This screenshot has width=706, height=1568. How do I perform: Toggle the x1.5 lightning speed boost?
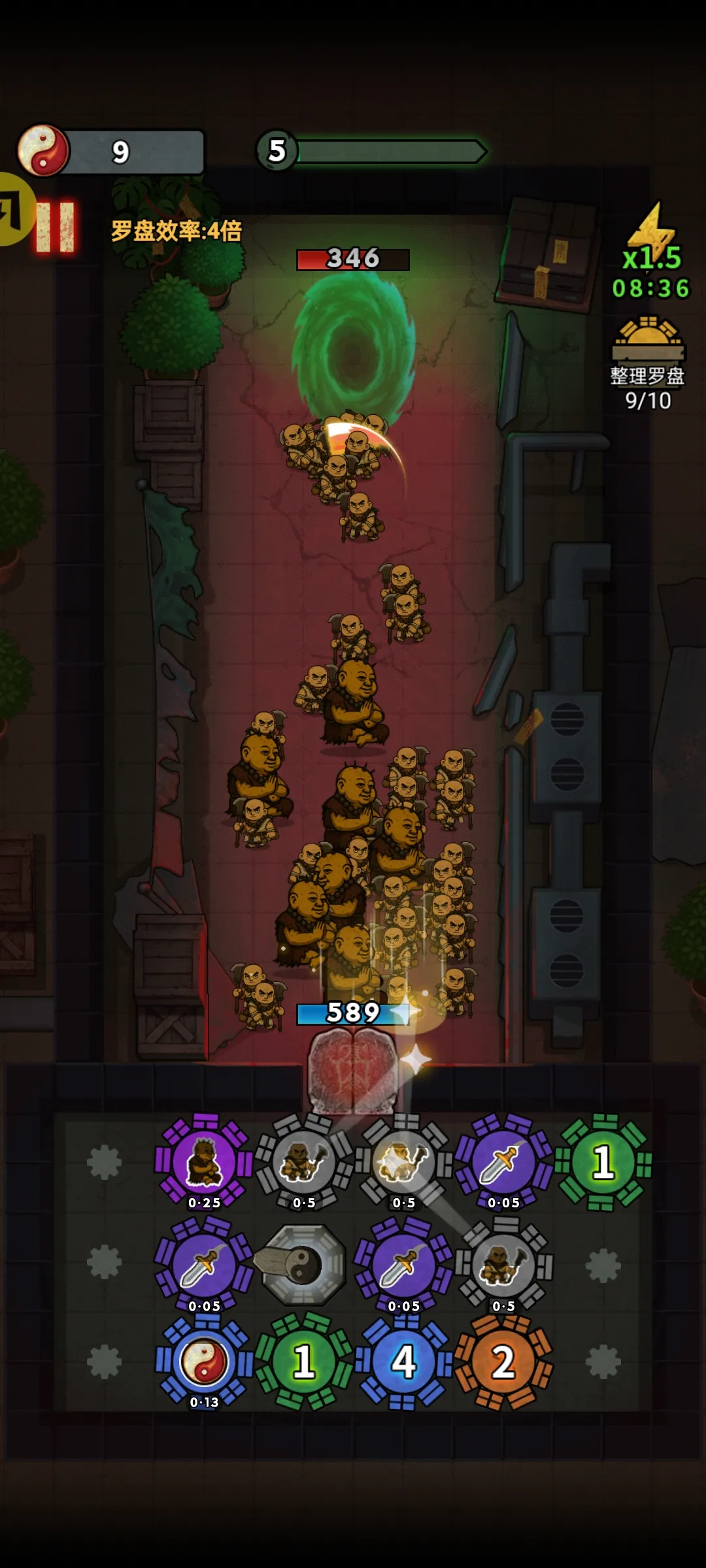coord(651,242)
